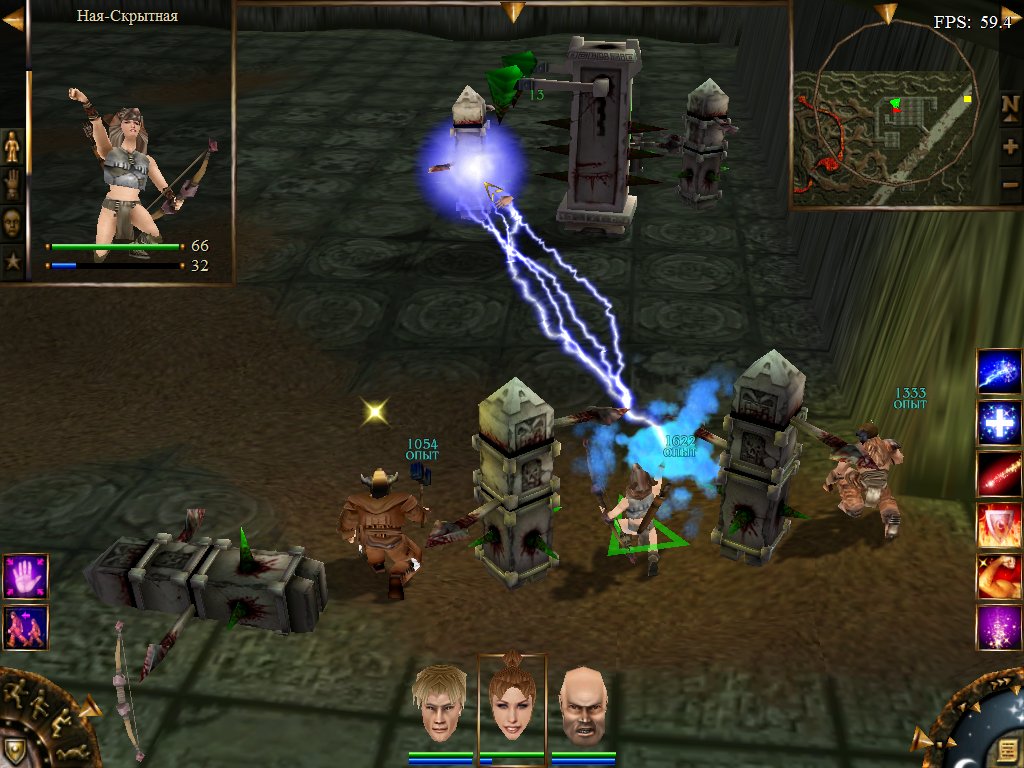Zoom in the minimap with plus
The height and width of the screenshot is (768, 1024).
click(1010, 146)
